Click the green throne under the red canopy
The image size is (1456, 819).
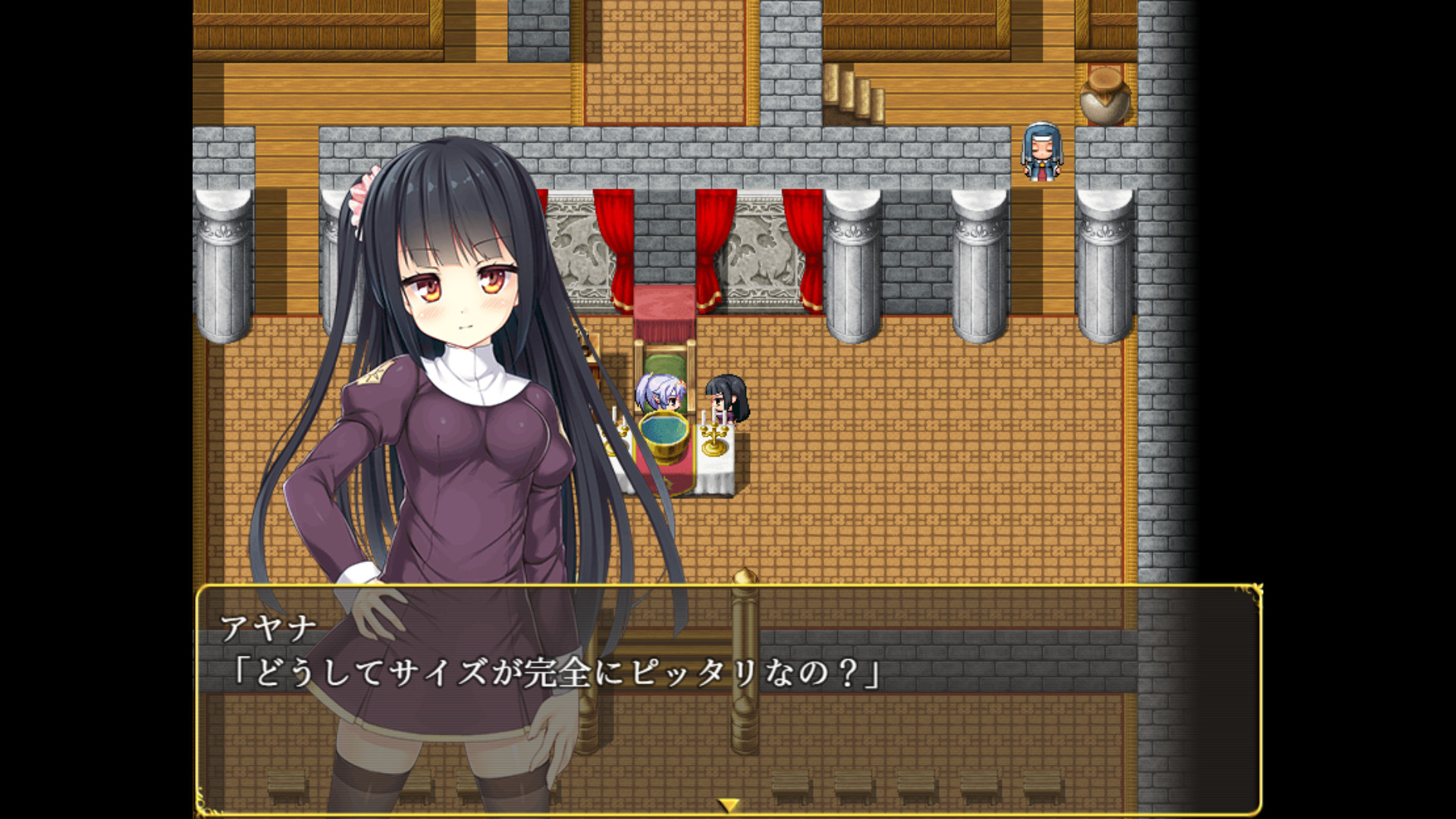point(667,364)
